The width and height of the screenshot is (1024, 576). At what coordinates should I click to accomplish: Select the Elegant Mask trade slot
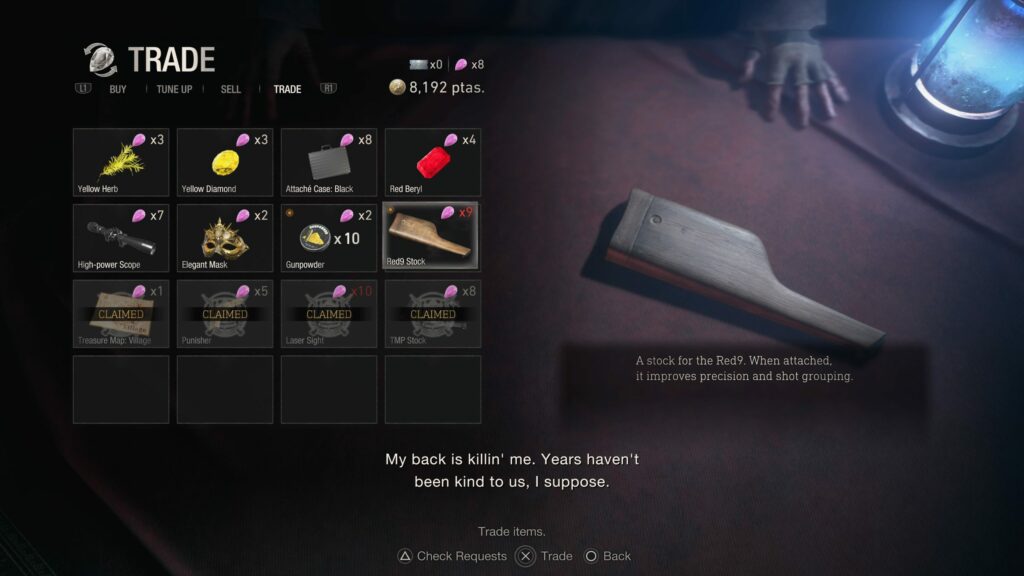(x=225, y=238)
